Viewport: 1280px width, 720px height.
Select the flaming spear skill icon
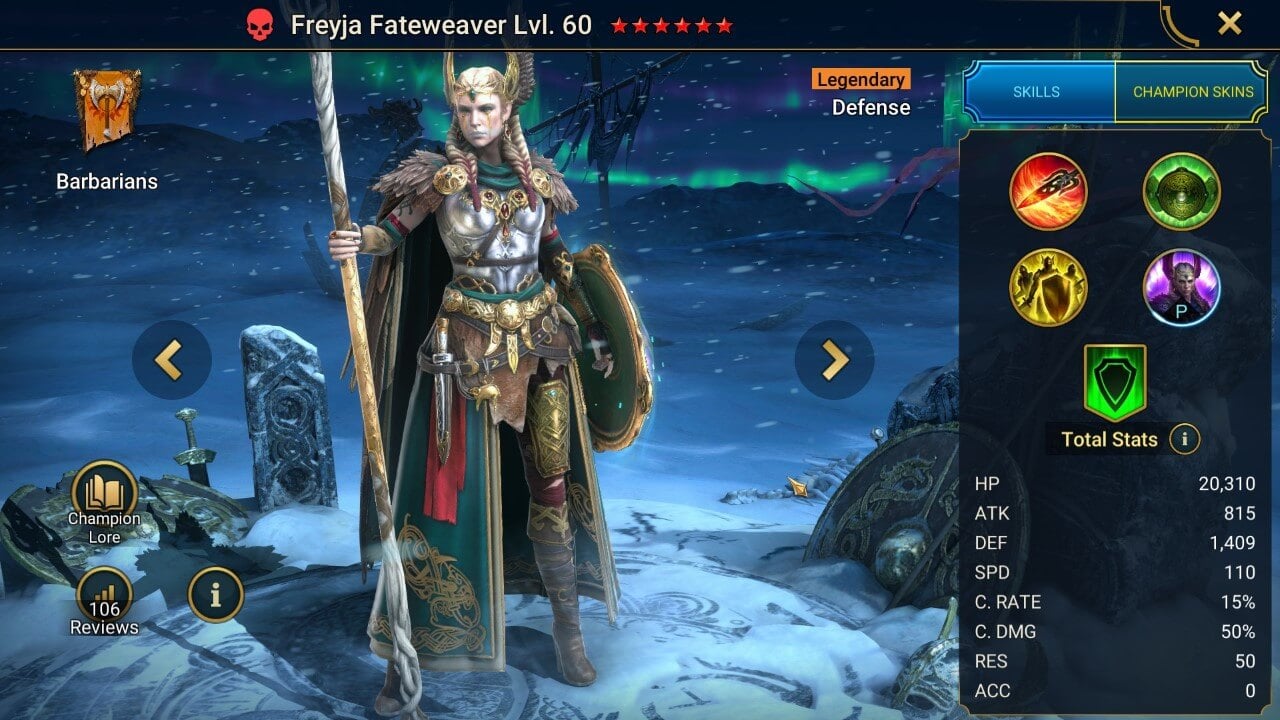(1048, 191)
